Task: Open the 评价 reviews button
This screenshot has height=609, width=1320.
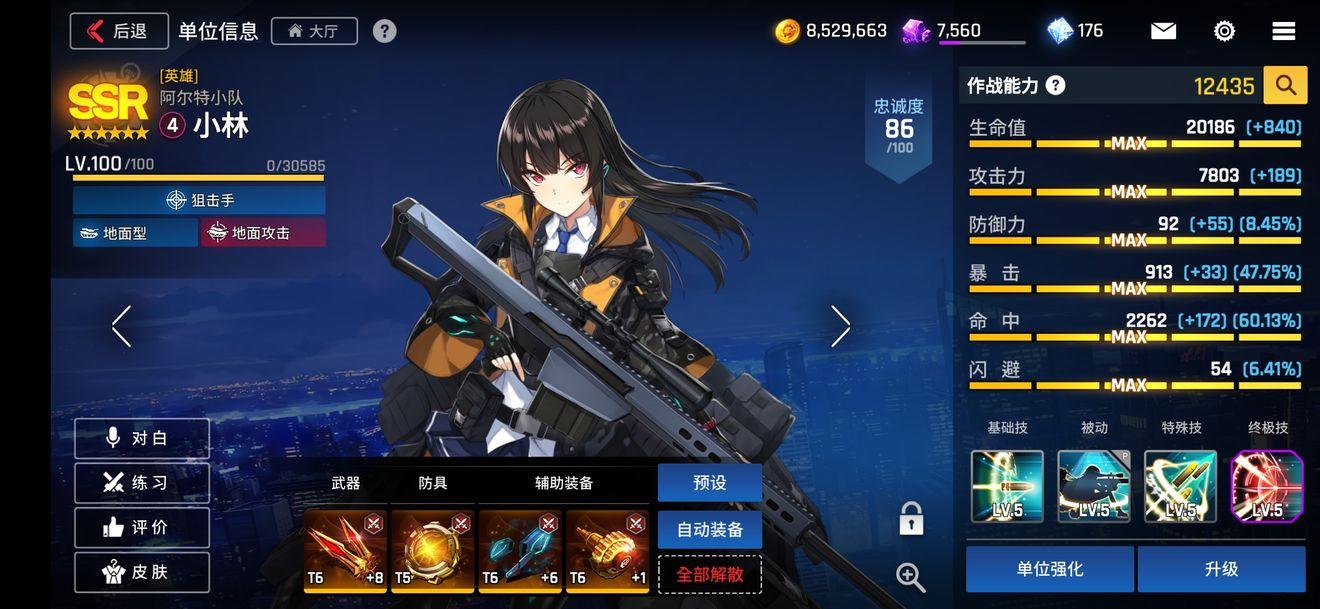Action: pos(142,528)
